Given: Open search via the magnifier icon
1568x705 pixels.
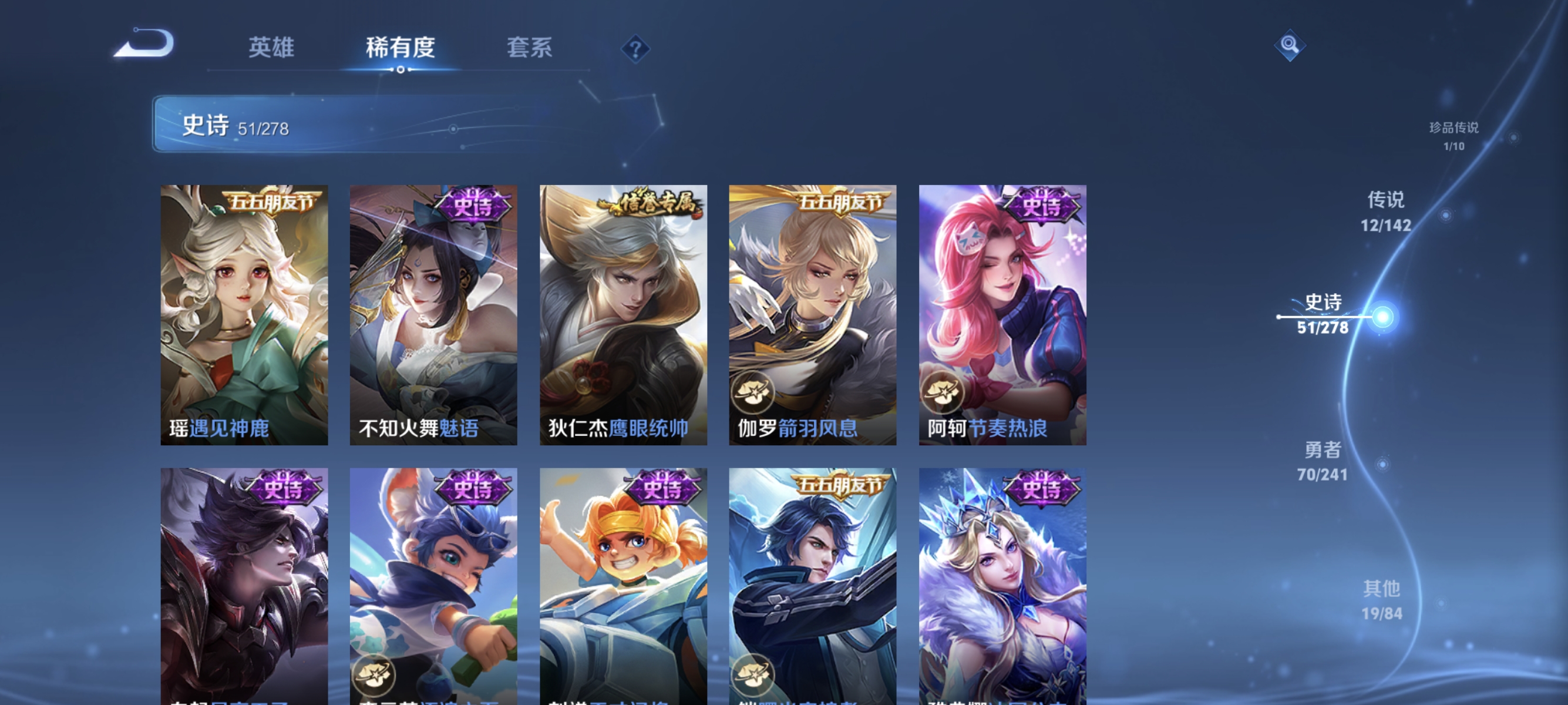Looking at the screenshot, I should pyautogui.click(x=1290, y=45).
